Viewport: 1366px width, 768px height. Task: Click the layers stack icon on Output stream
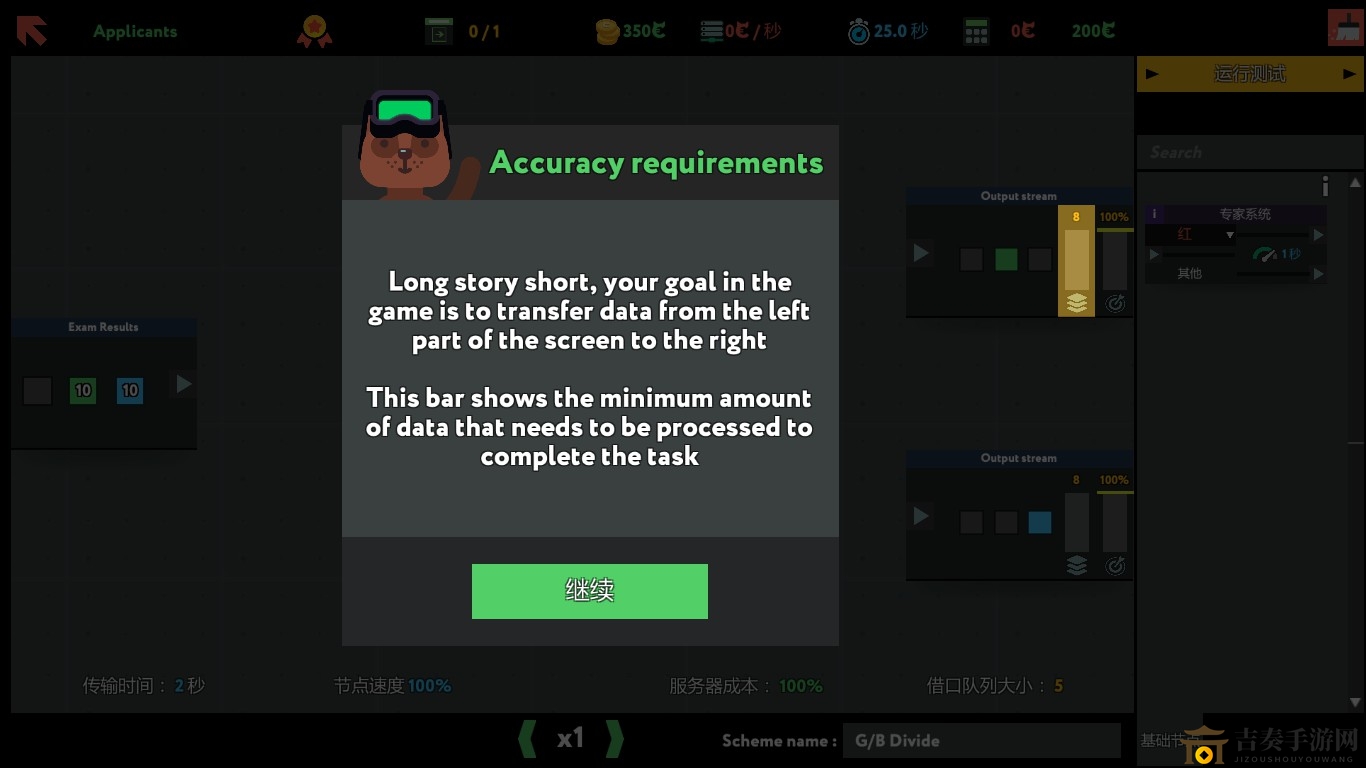point(1077,303)
